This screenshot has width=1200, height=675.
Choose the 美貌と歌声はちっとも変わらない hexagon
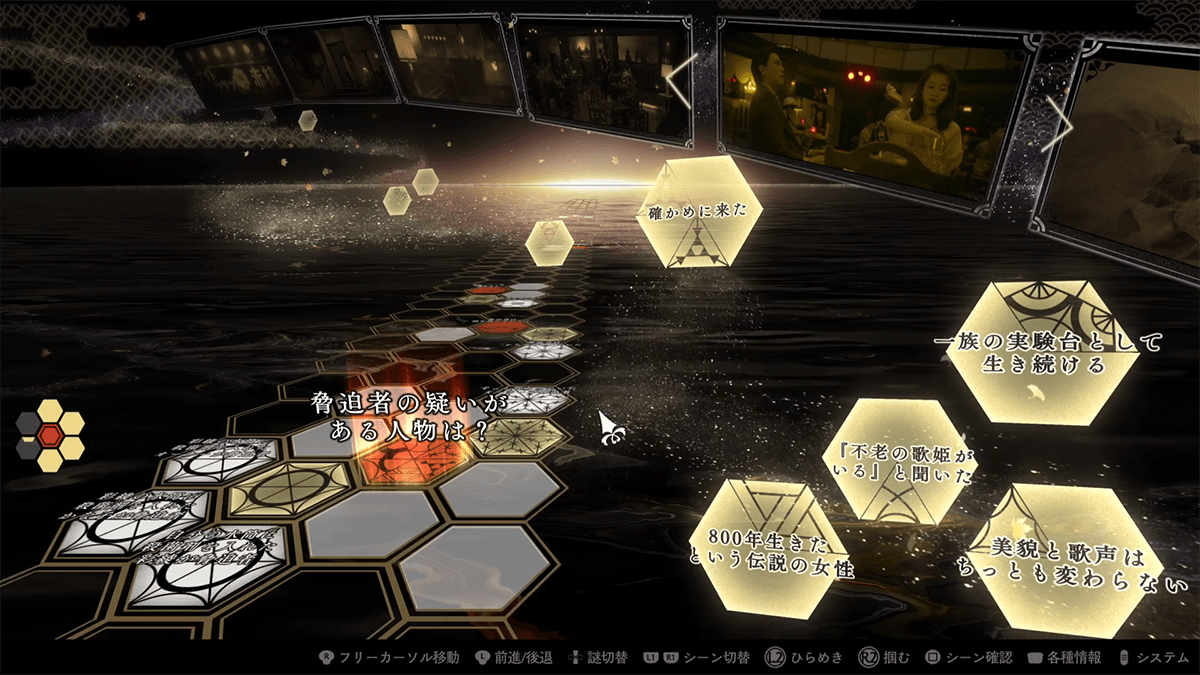[x=1062, y=560]
